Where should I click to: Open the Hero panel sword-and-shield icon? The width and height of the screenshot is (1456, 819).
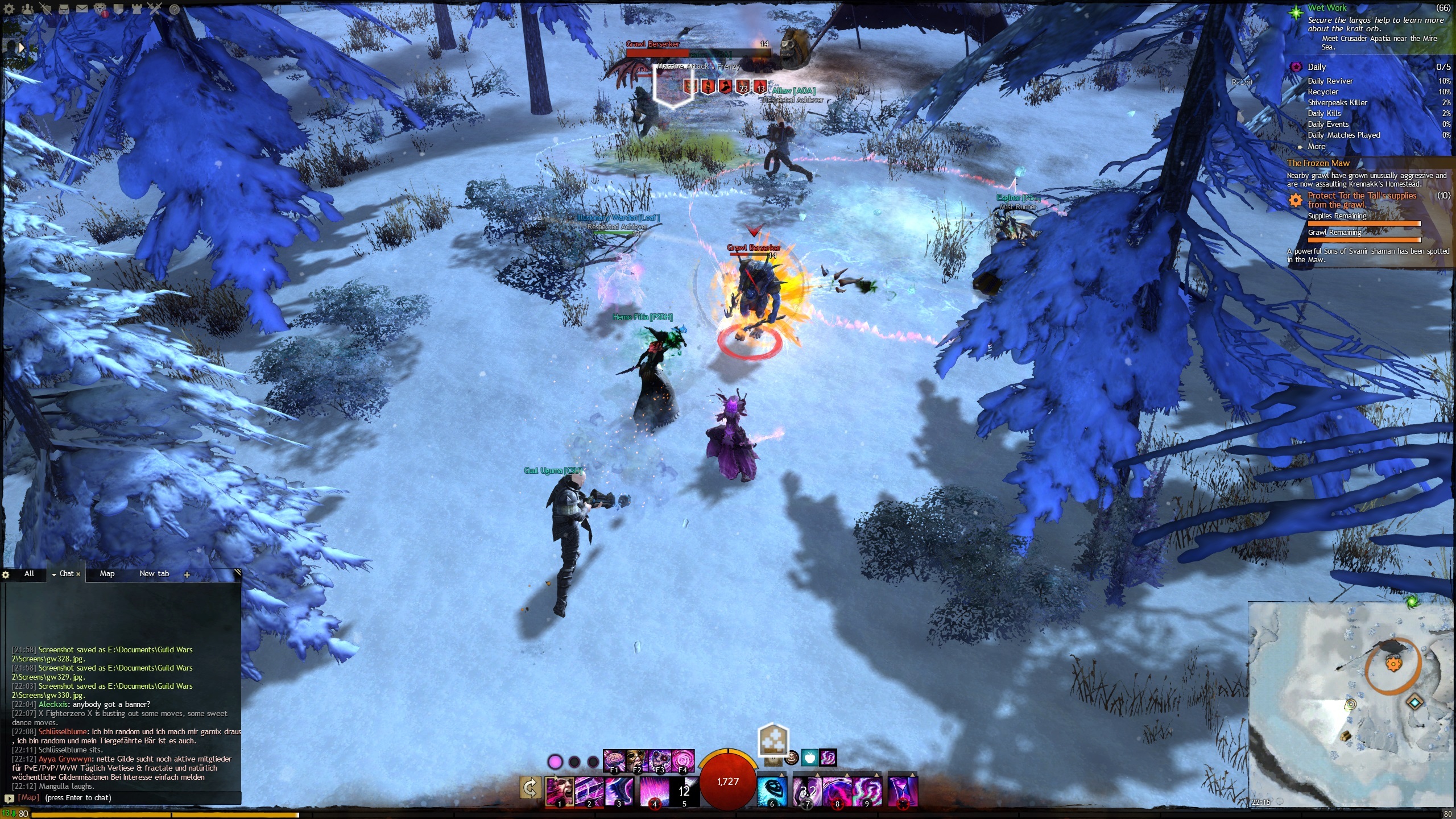[x=45, y=9]
